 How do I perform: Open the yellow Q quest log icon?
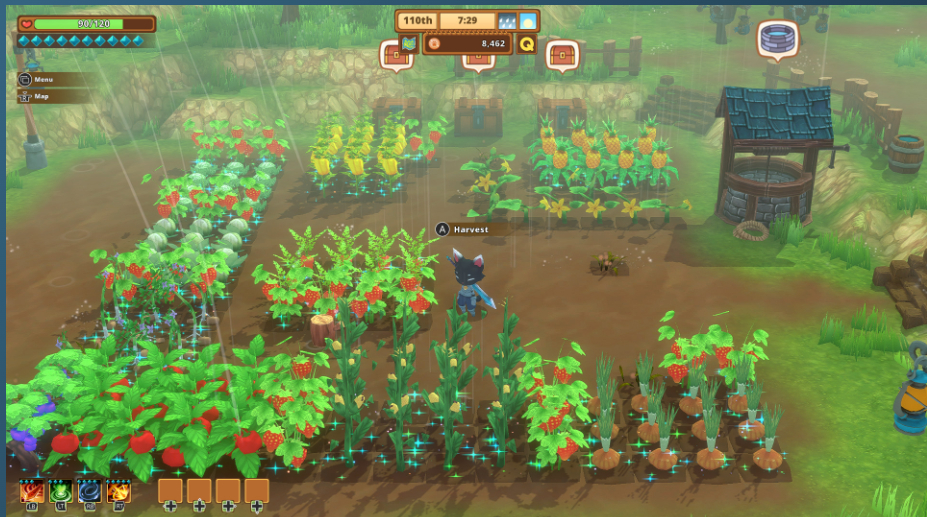click(527, 44)
